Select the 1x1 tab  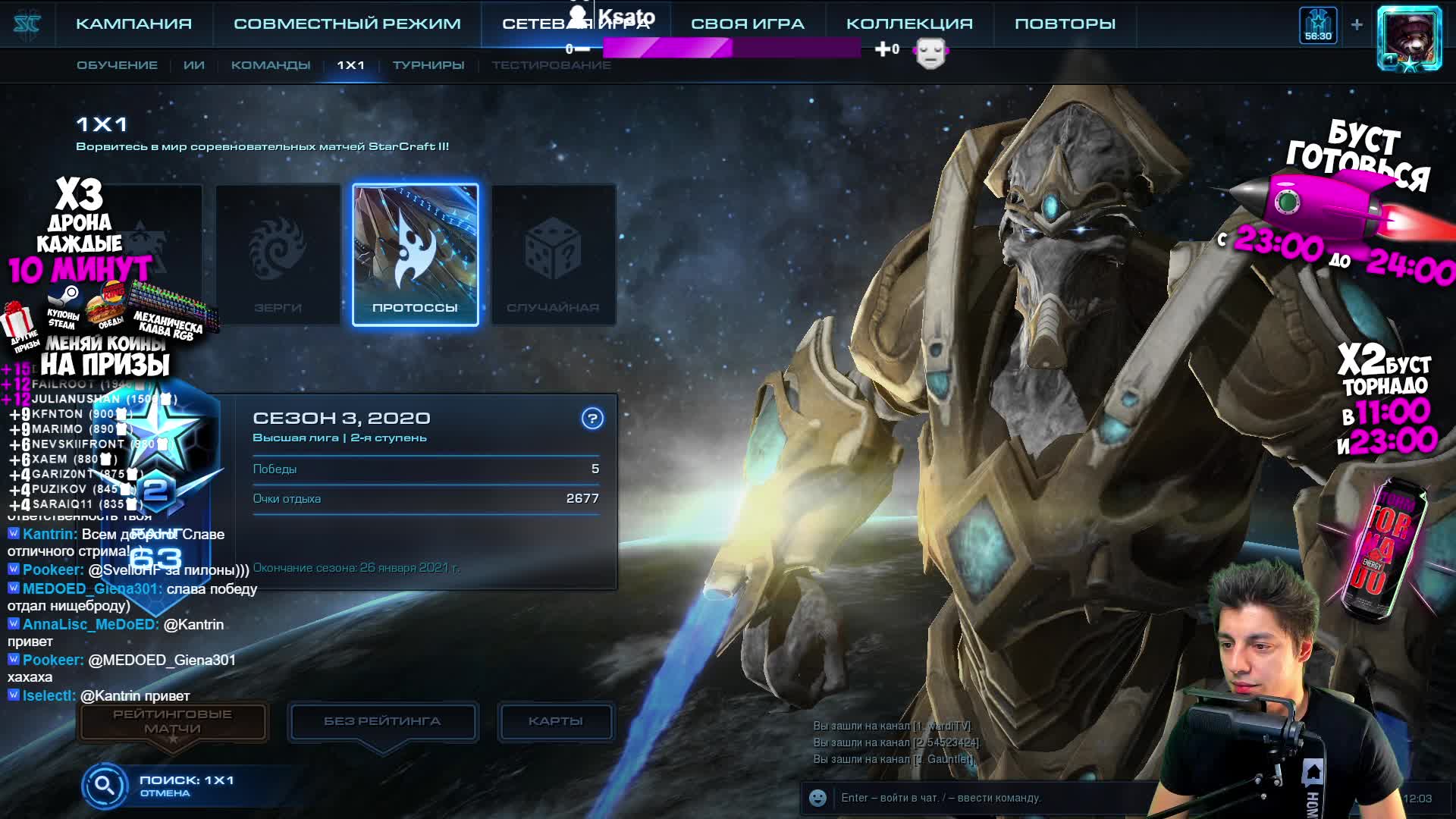pos(351,65)
